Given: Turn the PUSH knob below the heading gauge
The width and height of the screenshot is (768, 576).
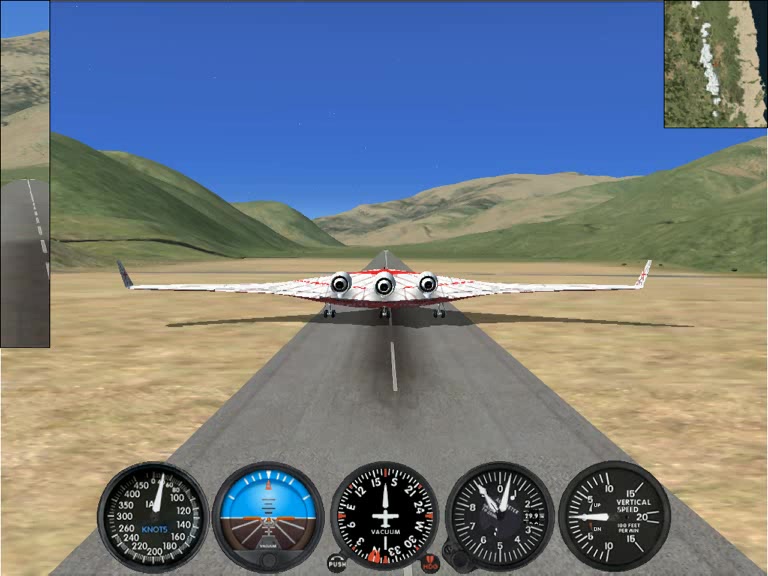Looking at the screenshot, I should coord(337,564).
